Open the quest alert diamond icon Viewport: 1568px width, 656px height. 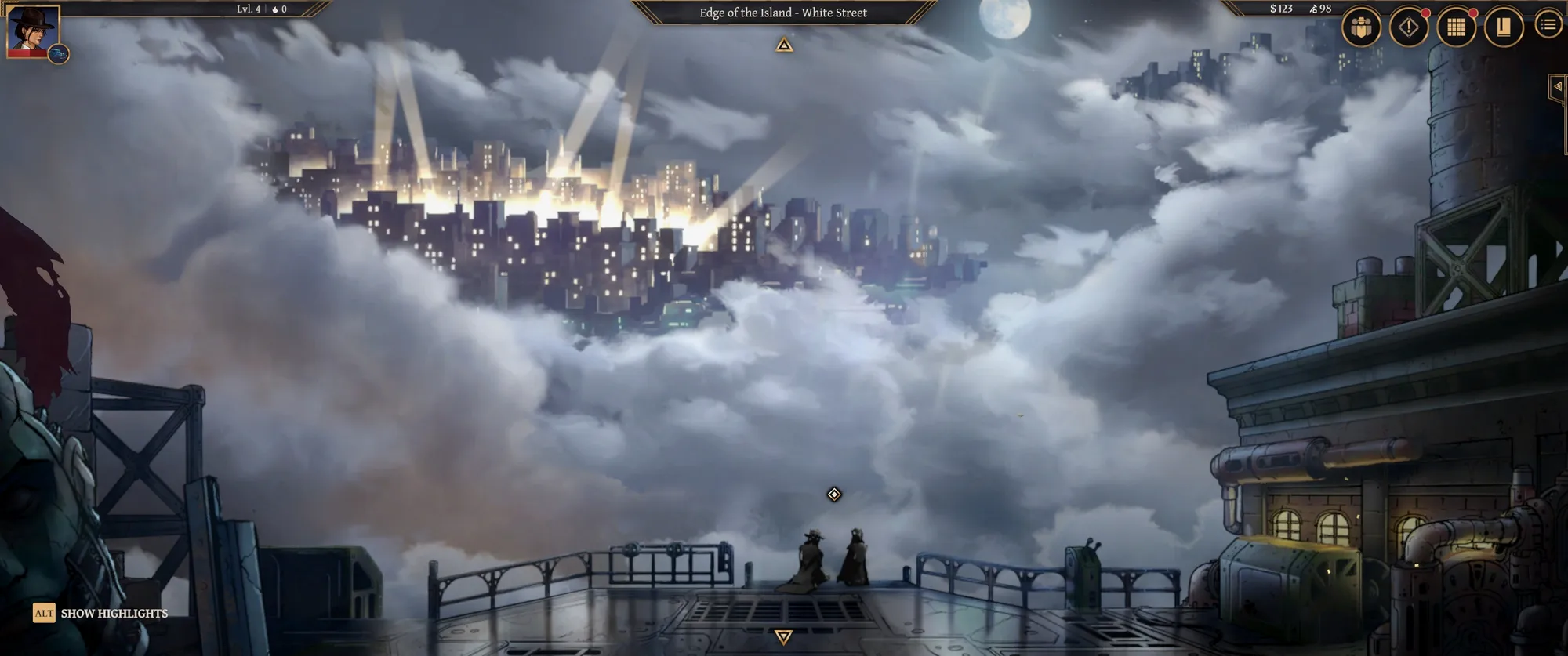pos(1409,27)
